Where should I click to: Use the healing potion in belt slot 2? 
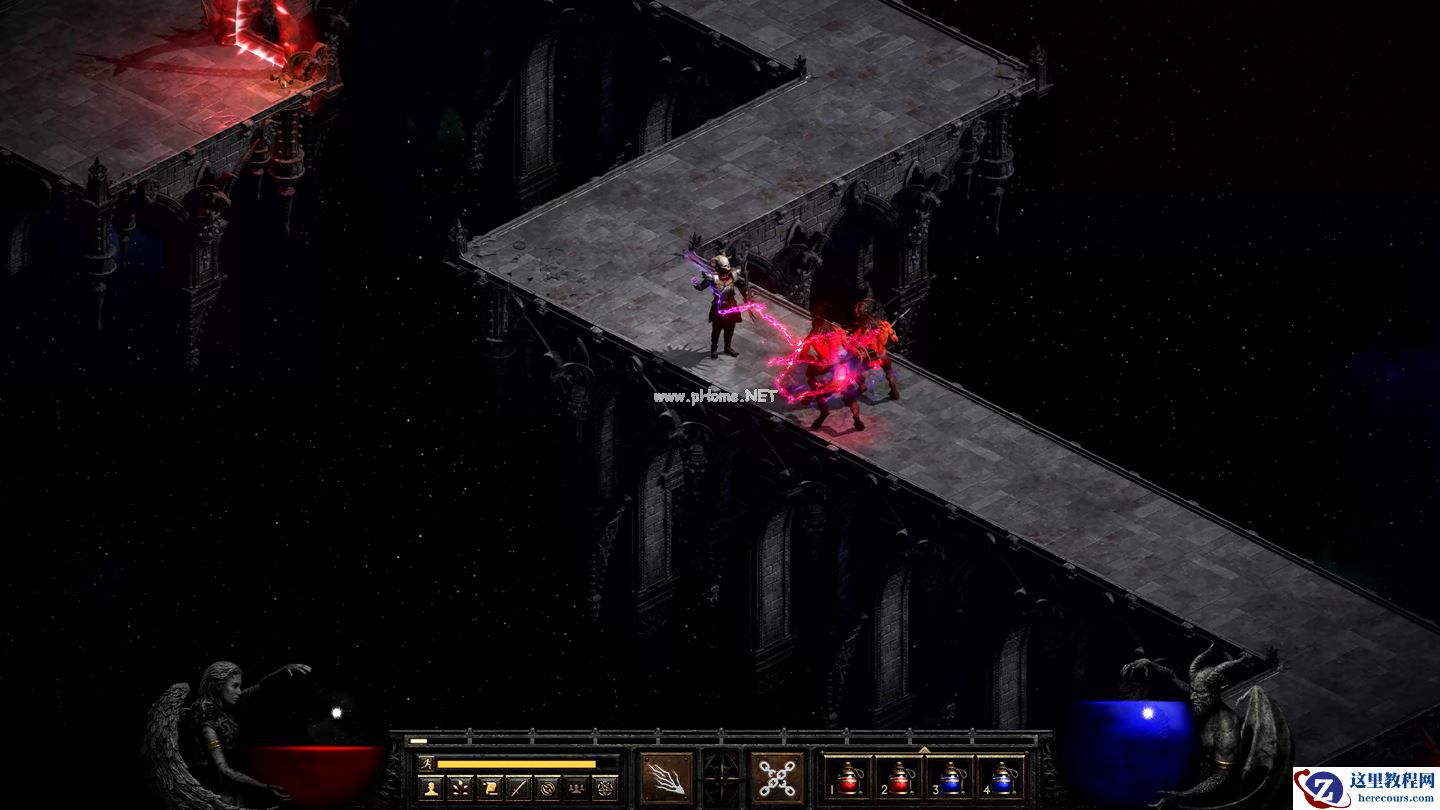(x=899, y=777)
